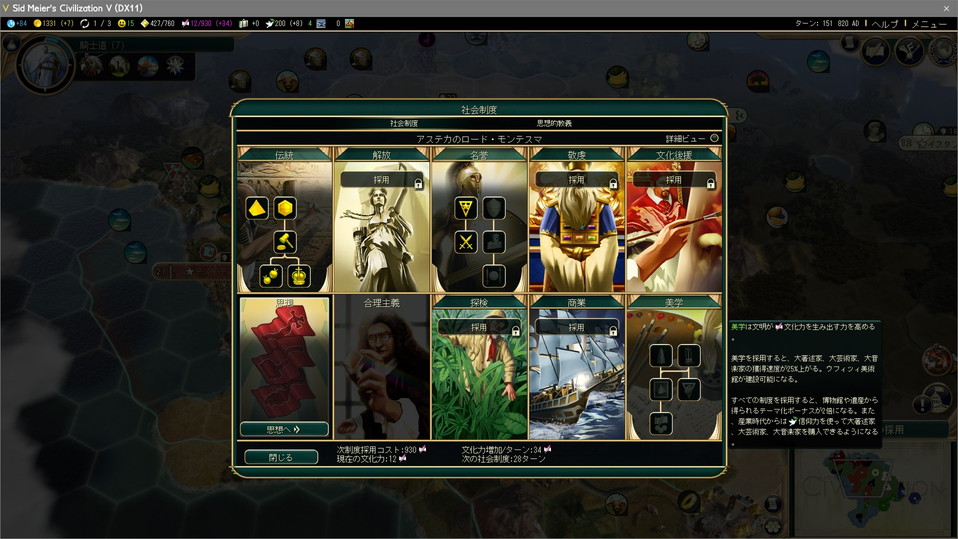Toggle the 詳細ビュー detailed view option
Screen dimensions: 958x539
pyautogui.click(x=714, y=138)
